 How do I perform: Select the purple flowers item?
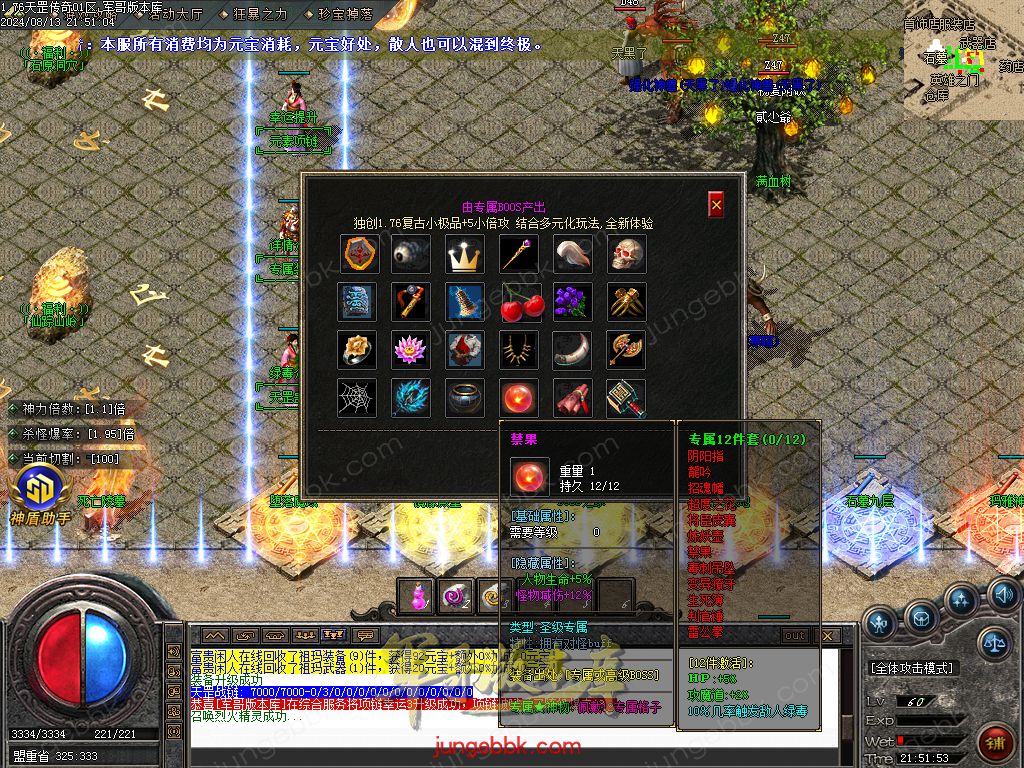pos(573,302)
